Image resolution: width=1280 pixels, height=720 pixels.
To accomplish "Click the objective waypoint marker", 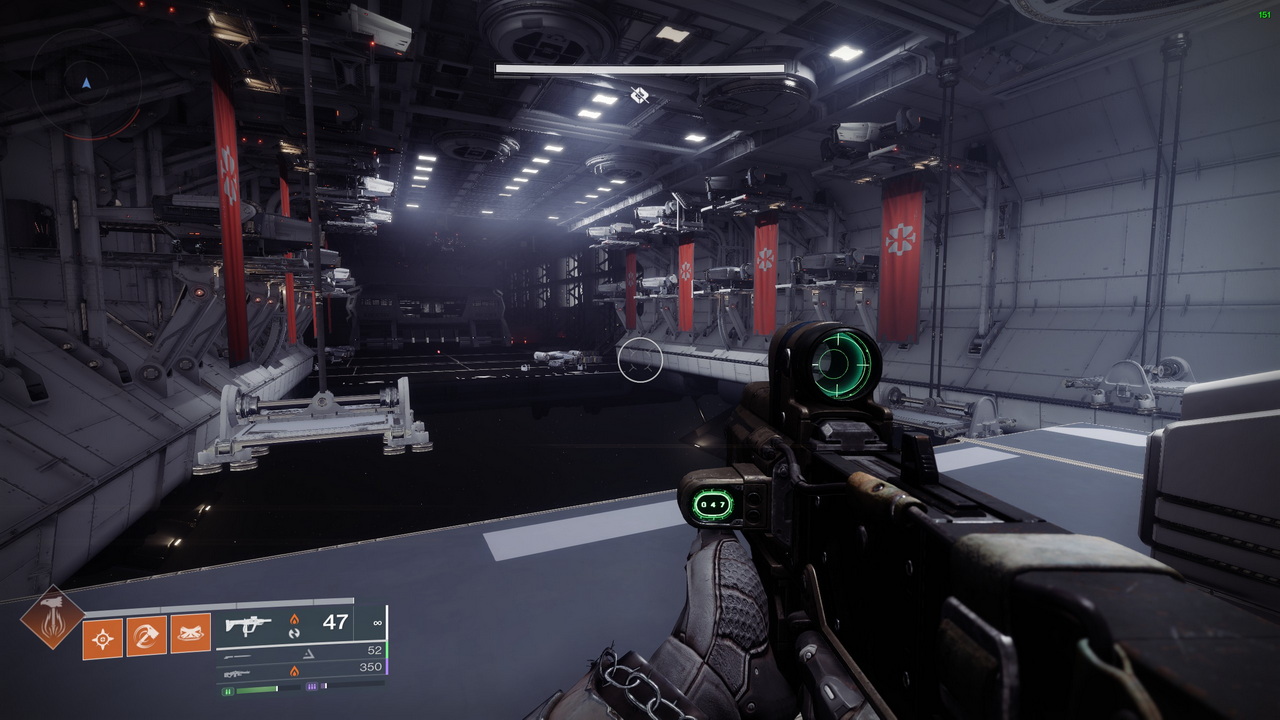I will coord(639,95).
